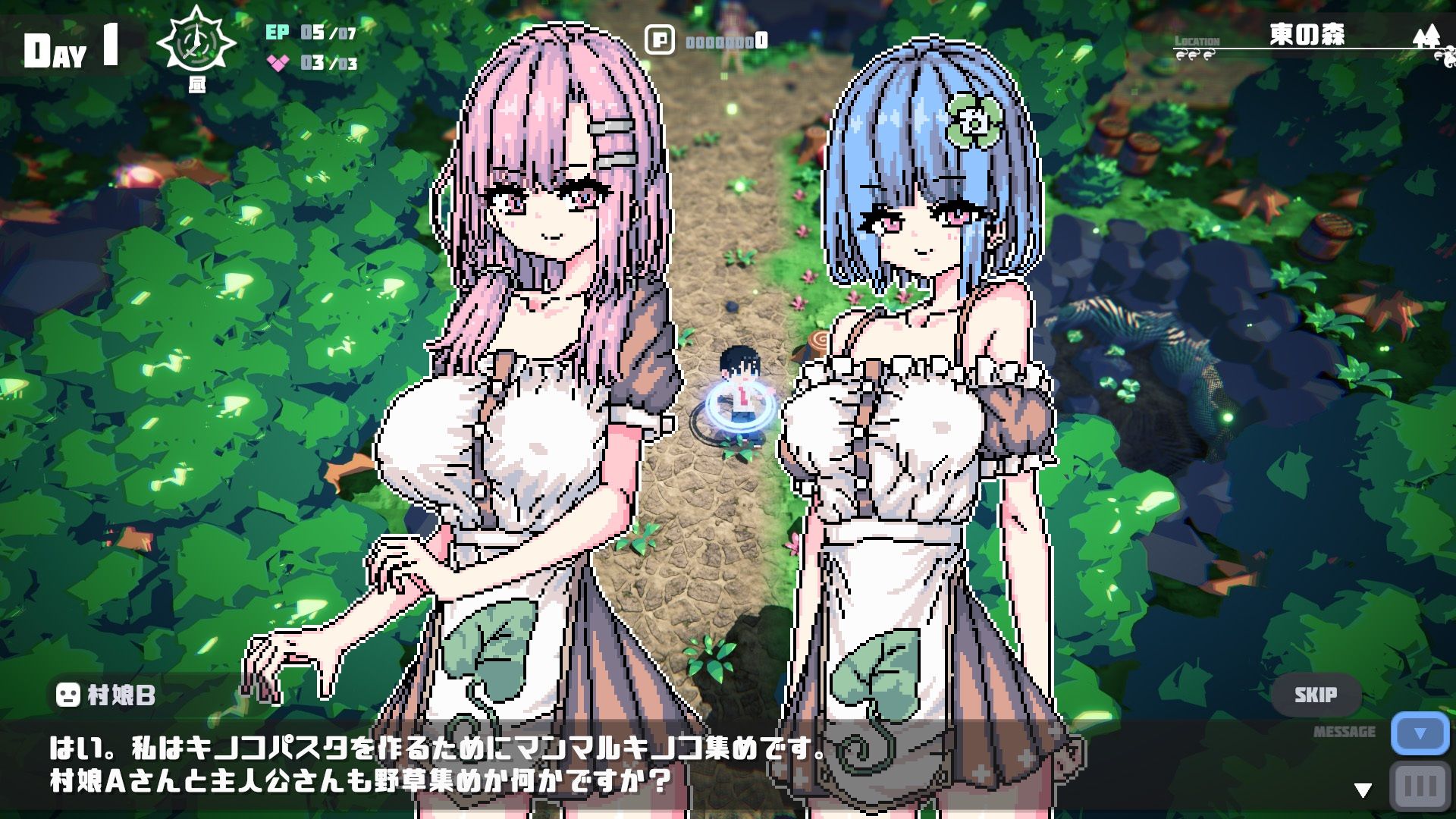Click the tree icon beside 東の森 location
This screenshot has height=819, width=1456.
coord(1429,38)
